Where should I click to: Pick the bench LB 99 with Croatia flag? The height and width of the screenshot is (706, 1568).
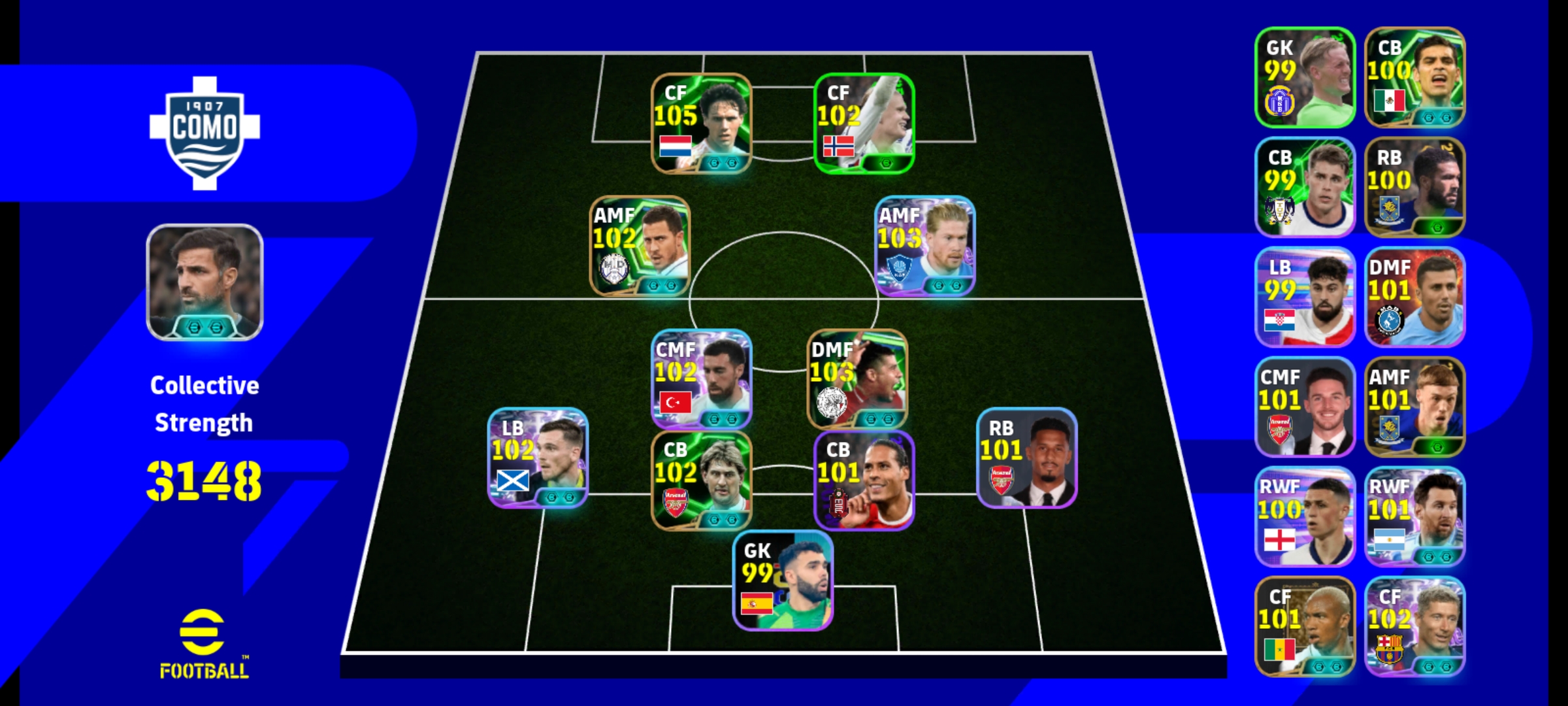(1305, 297)
